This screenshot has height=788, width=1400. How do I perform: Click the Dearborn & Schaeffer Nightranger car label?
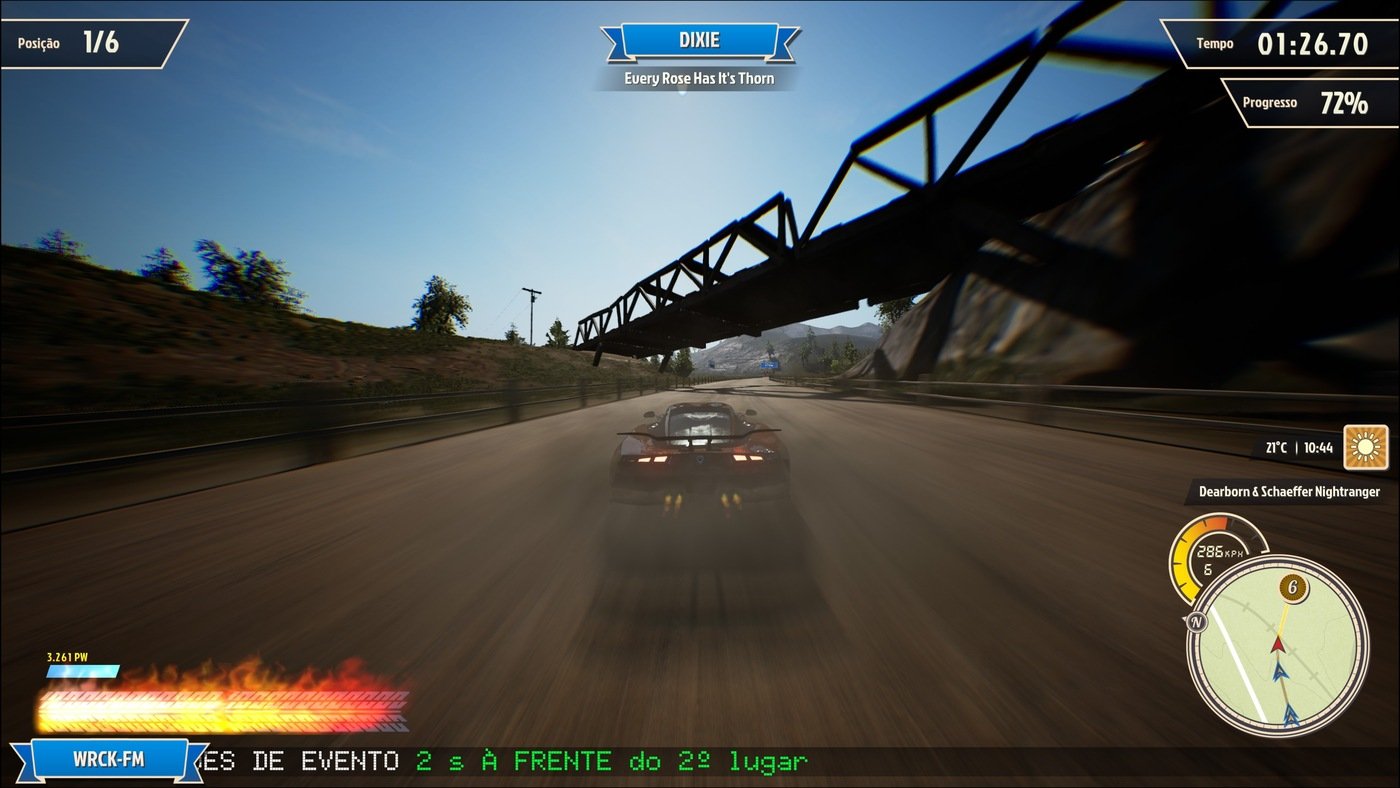point(1290,492)
